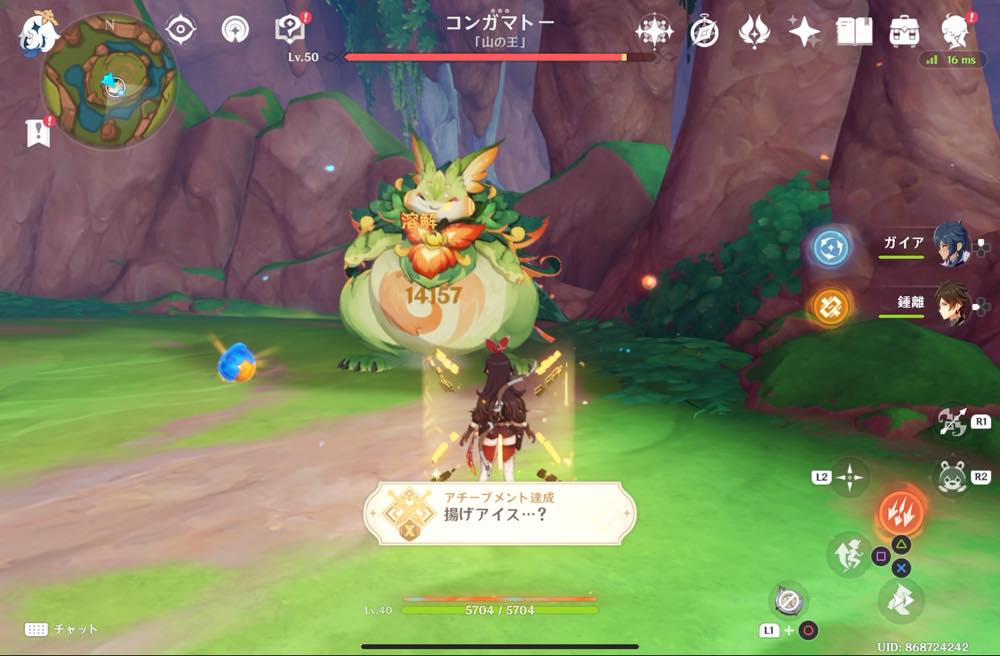
Task: Open the Paimon main menu
Action: click(x=39, y=35)
